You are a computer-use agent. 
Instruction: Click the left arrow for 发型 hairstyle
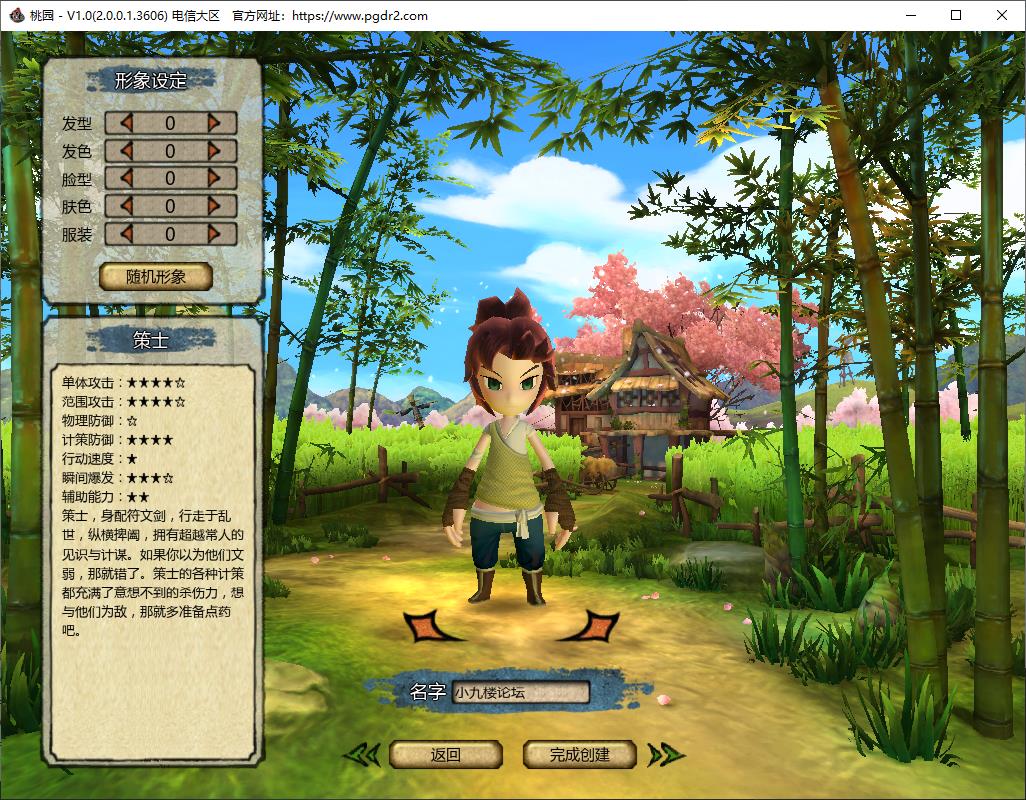[x=126, y=123]
